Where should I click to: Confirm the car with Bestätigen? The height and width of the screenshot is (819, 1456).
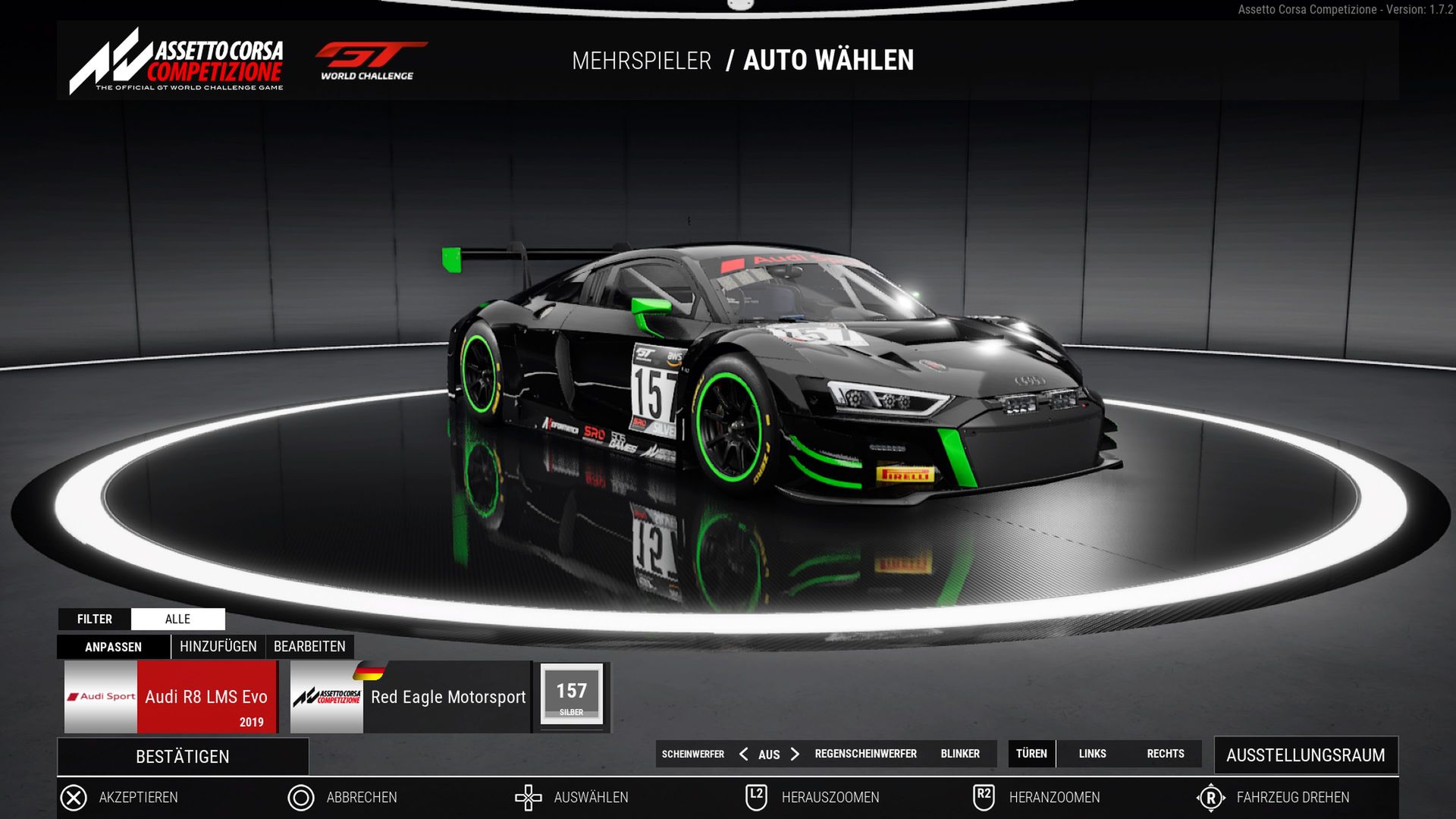click(183, 757)
